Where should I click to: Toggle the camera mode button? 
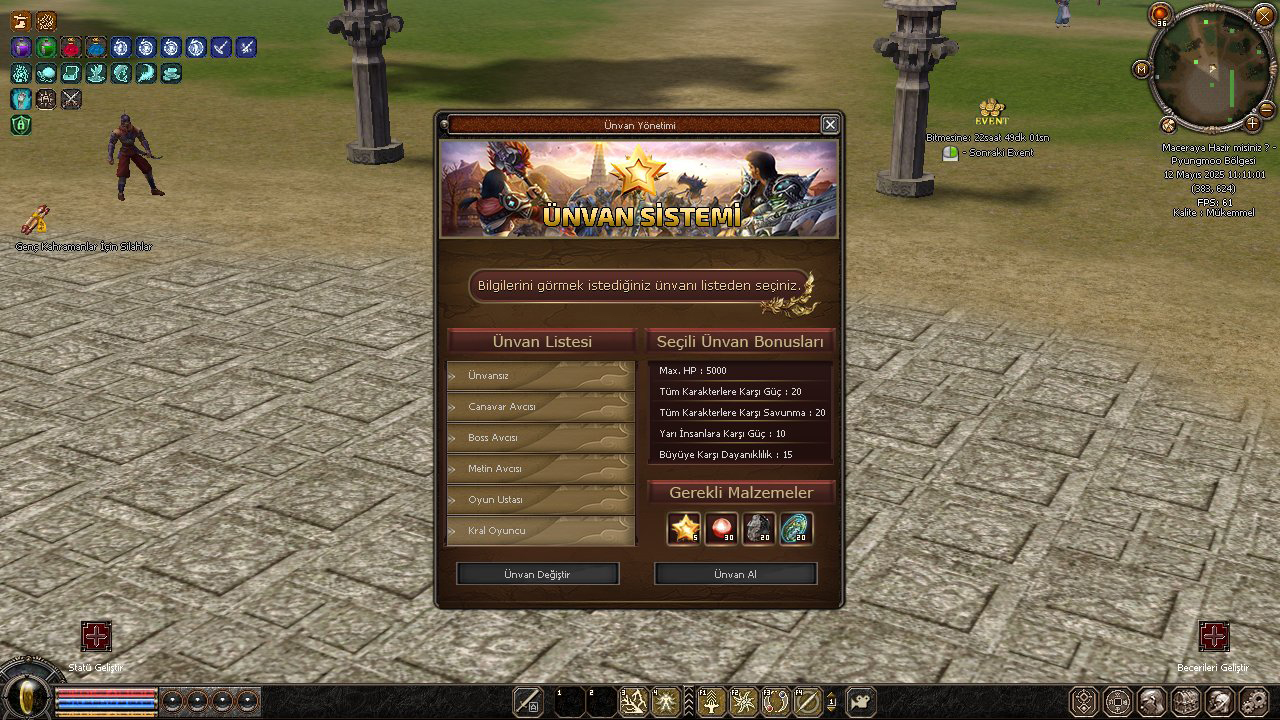[861, 700]
